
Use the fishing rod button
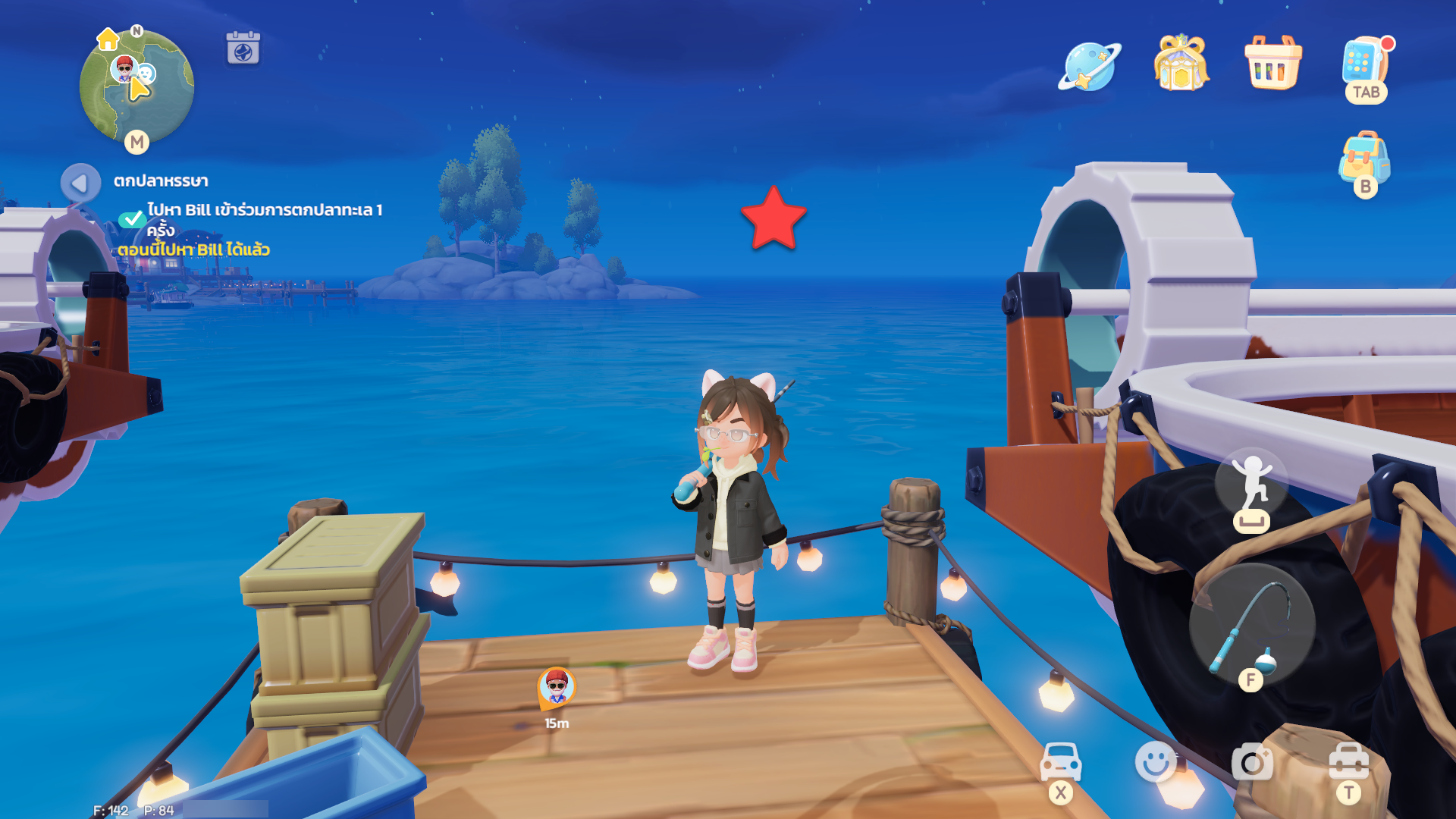coord(1252,625)
